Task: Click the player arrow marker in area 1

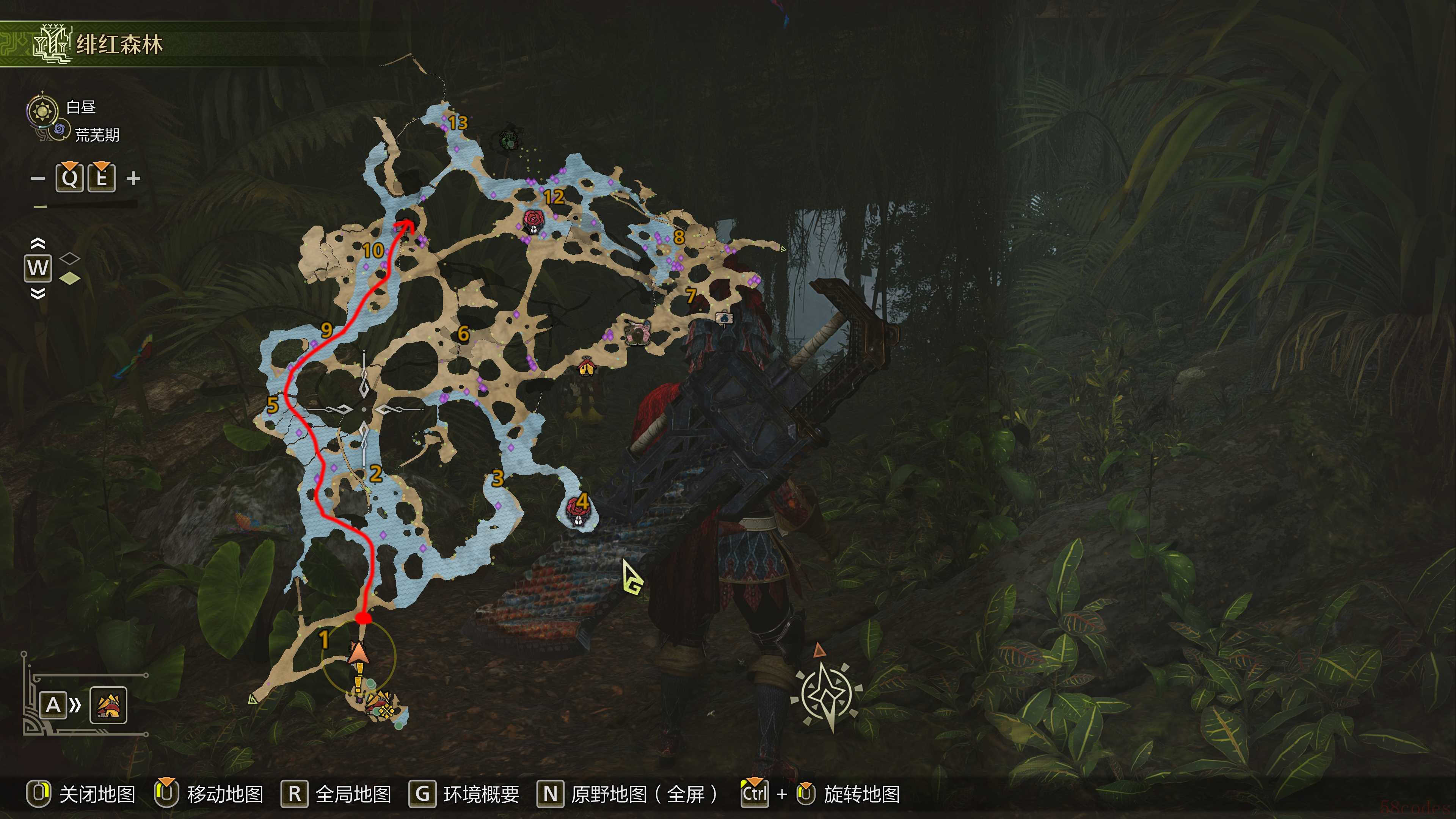Action: click(x=358, y=653)
